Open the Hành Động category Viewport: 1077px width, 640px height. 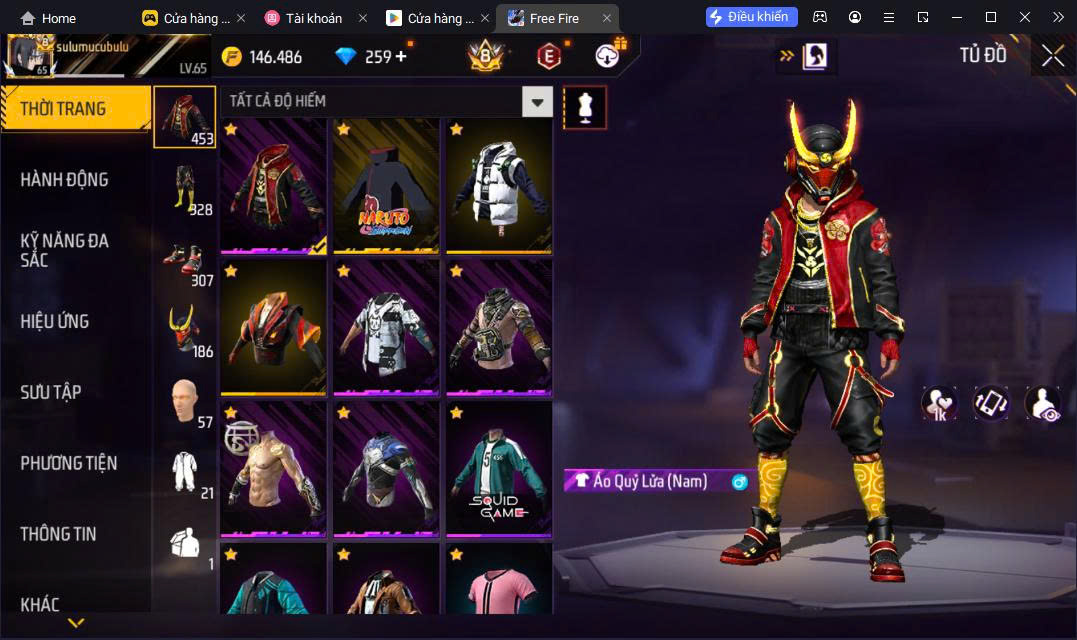65,180
